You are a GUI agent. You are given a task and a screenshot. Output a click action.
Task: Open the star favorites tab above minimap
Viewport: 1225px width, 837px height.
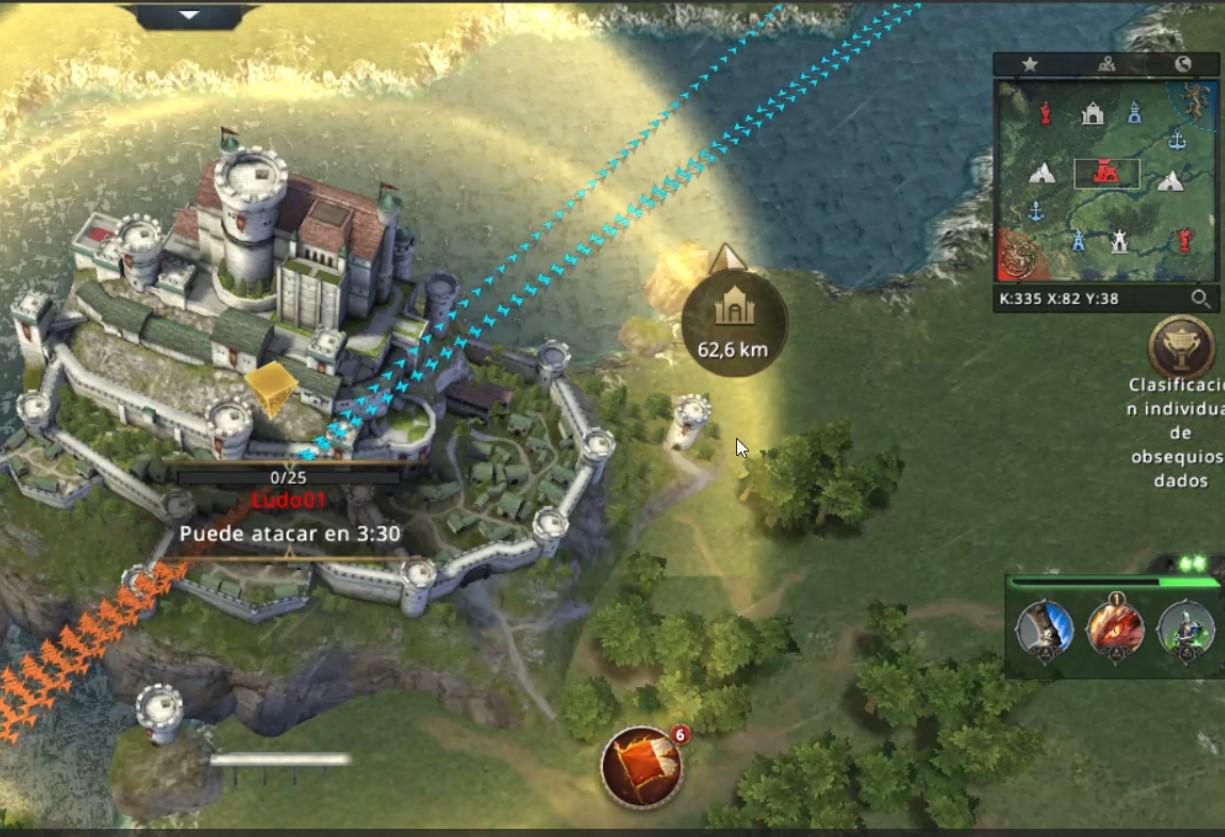(1029, 64)
